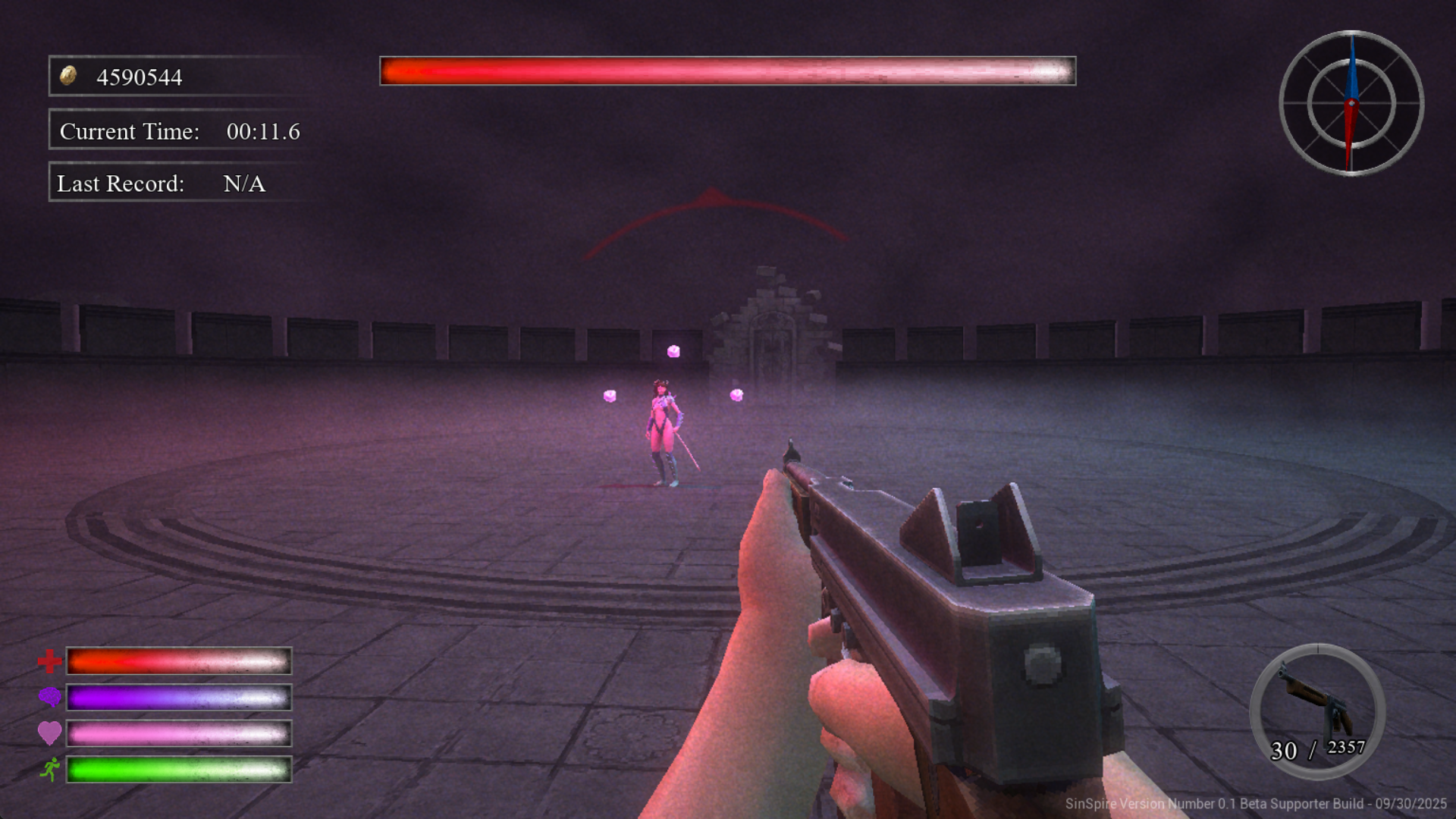Click the compass dial
This screenshot has width=1456, height=819.
pyautogui.click(x=1351, y=103)
